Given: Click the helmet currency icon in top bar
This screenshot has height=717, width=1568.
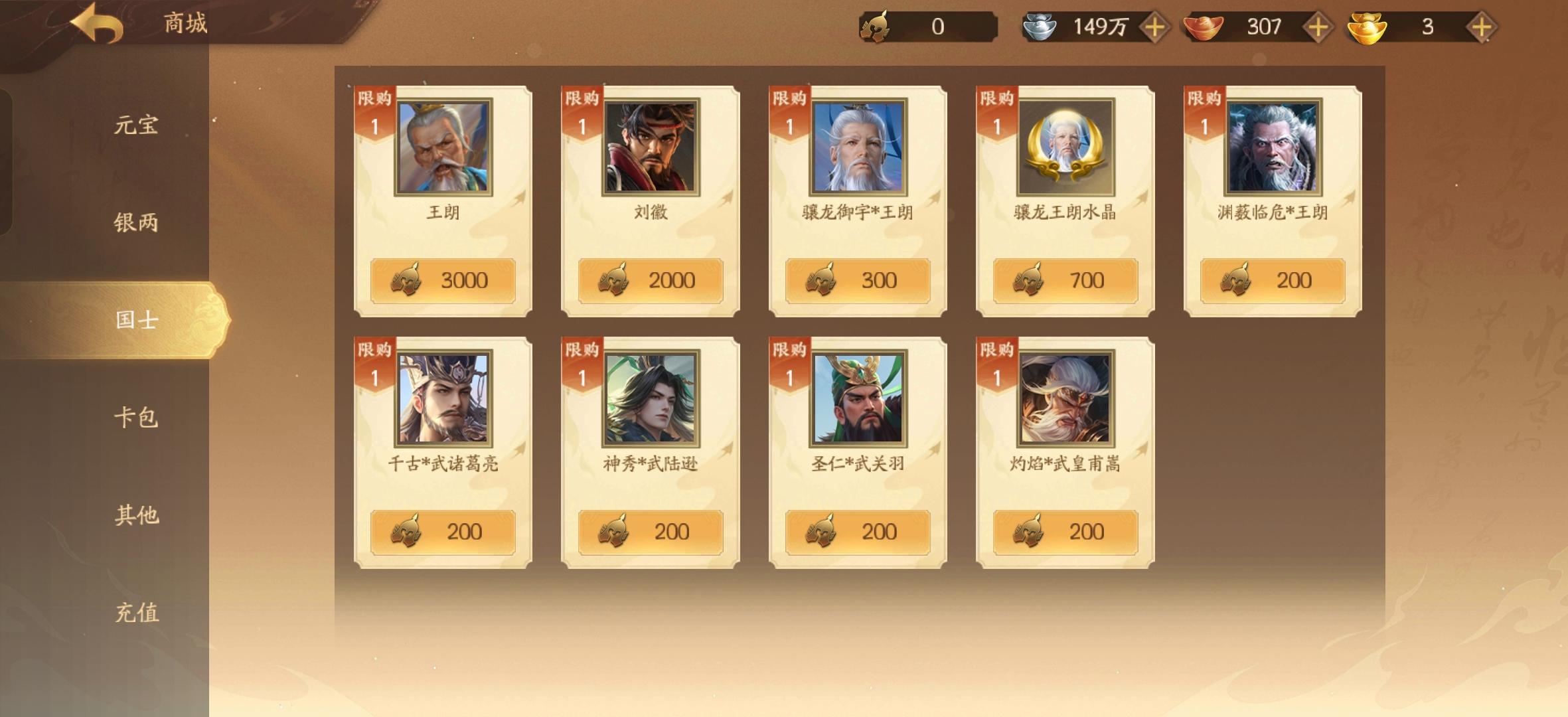Looking at the screenshot, I should [876, 27].
